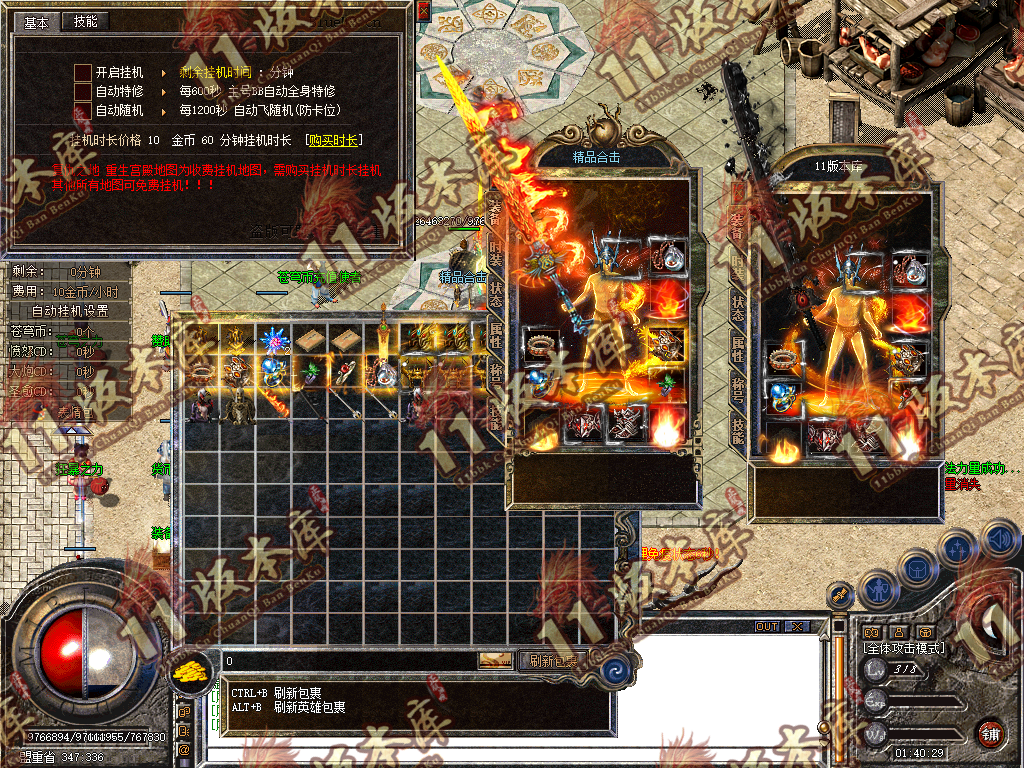Switch to the 技能 tab
The width and height of the screenshot is (1024, 768).
point(86,21)
